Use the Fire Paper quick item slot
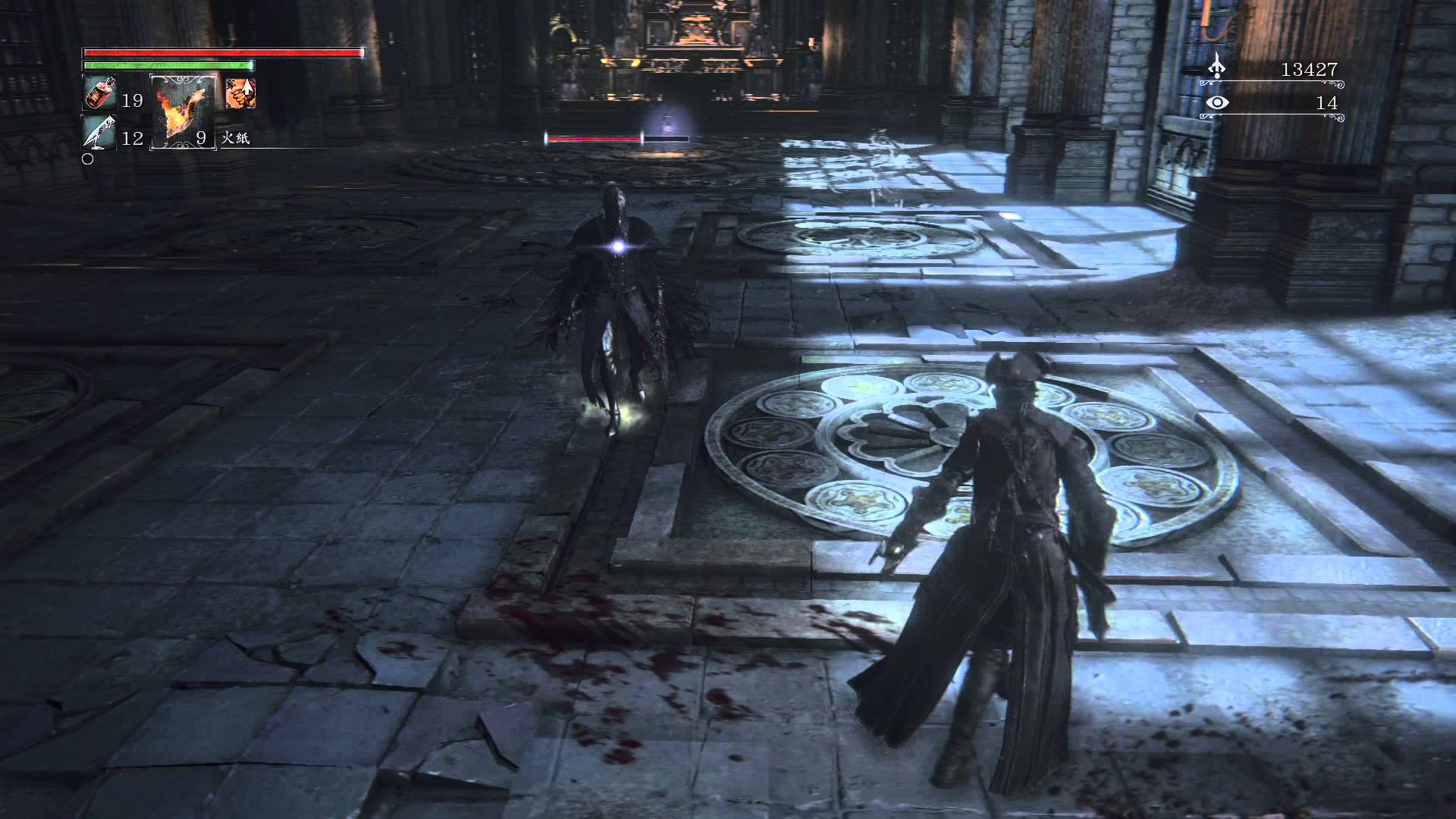The height and width of the screenshot is (819, 1456). 183,111
